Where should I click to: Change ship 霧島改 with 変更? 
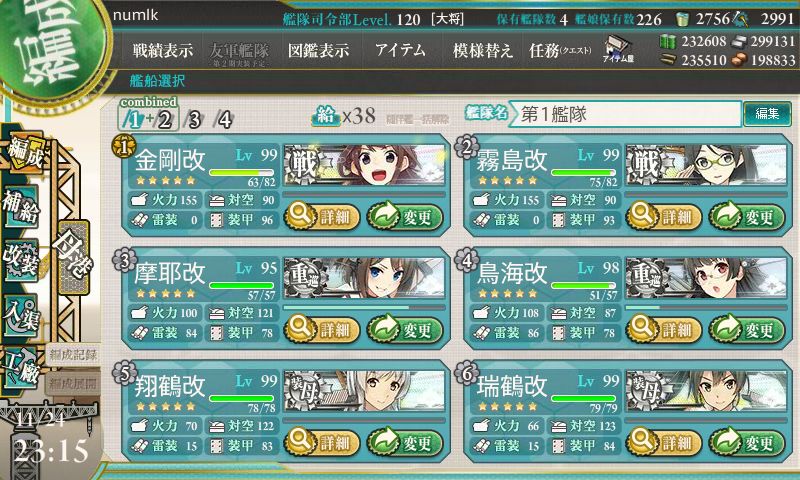(x=747, y=216)
